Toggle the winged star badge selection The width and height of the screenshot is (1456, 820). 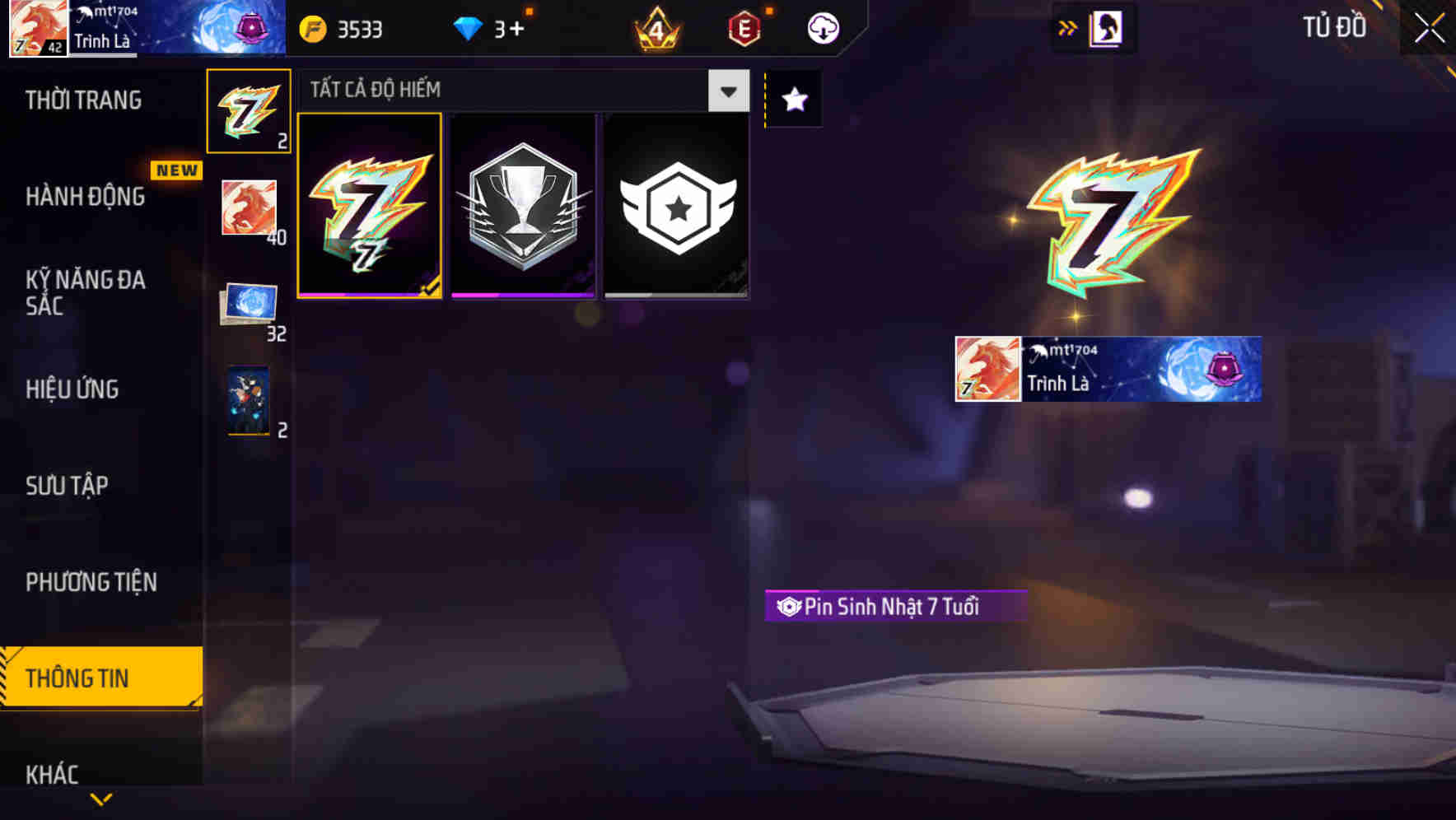pos(676,204)
